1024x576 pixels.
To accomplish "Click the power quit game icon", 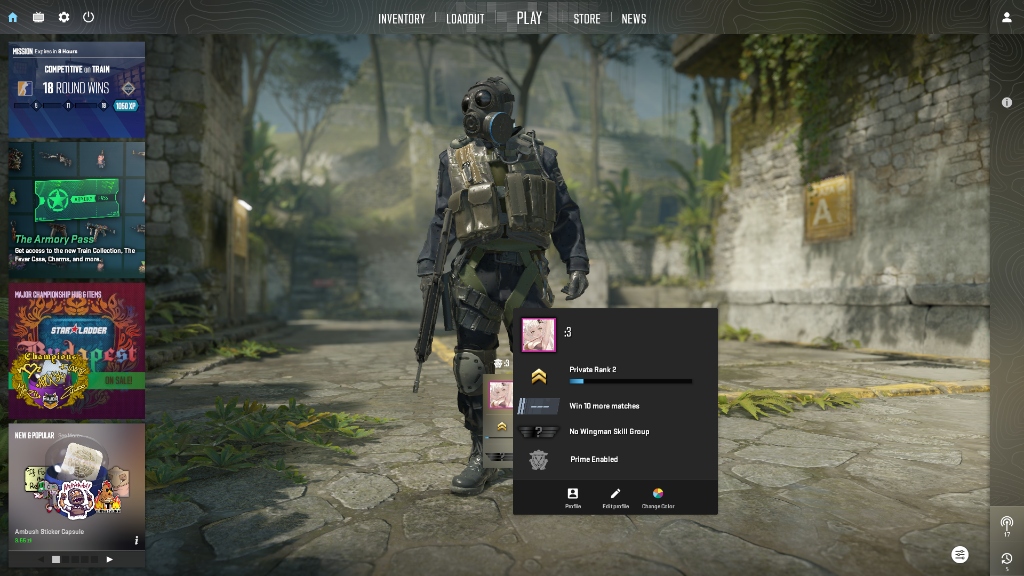I will [x=89, y=17].
